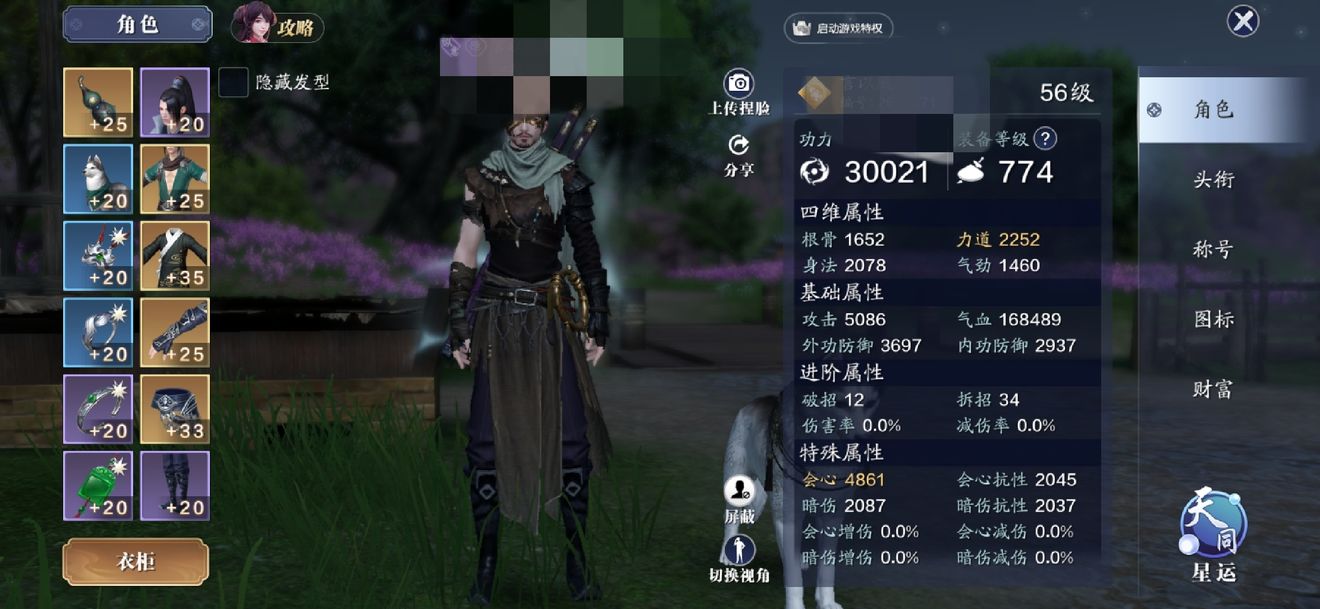The height and width of the screenshot is (609, 1320).
Task: Open the 攻略 guide
Action: pyautogui.click(x=278, y=26)
